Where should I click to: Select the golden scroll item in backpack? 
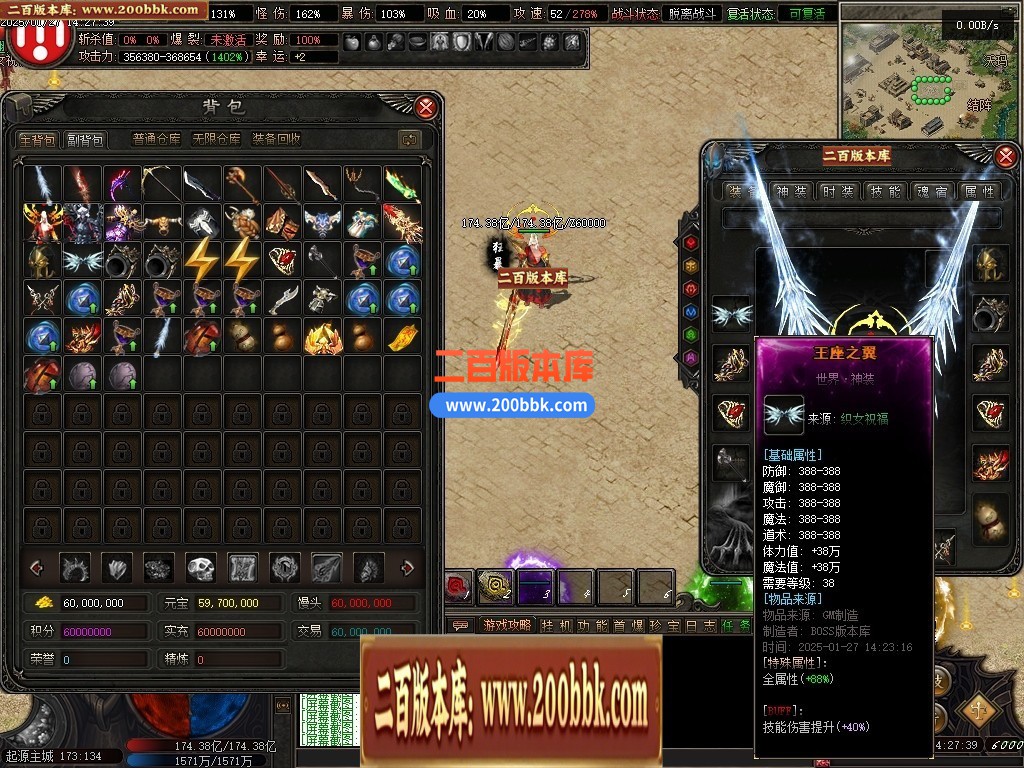[x=403, y=338]
